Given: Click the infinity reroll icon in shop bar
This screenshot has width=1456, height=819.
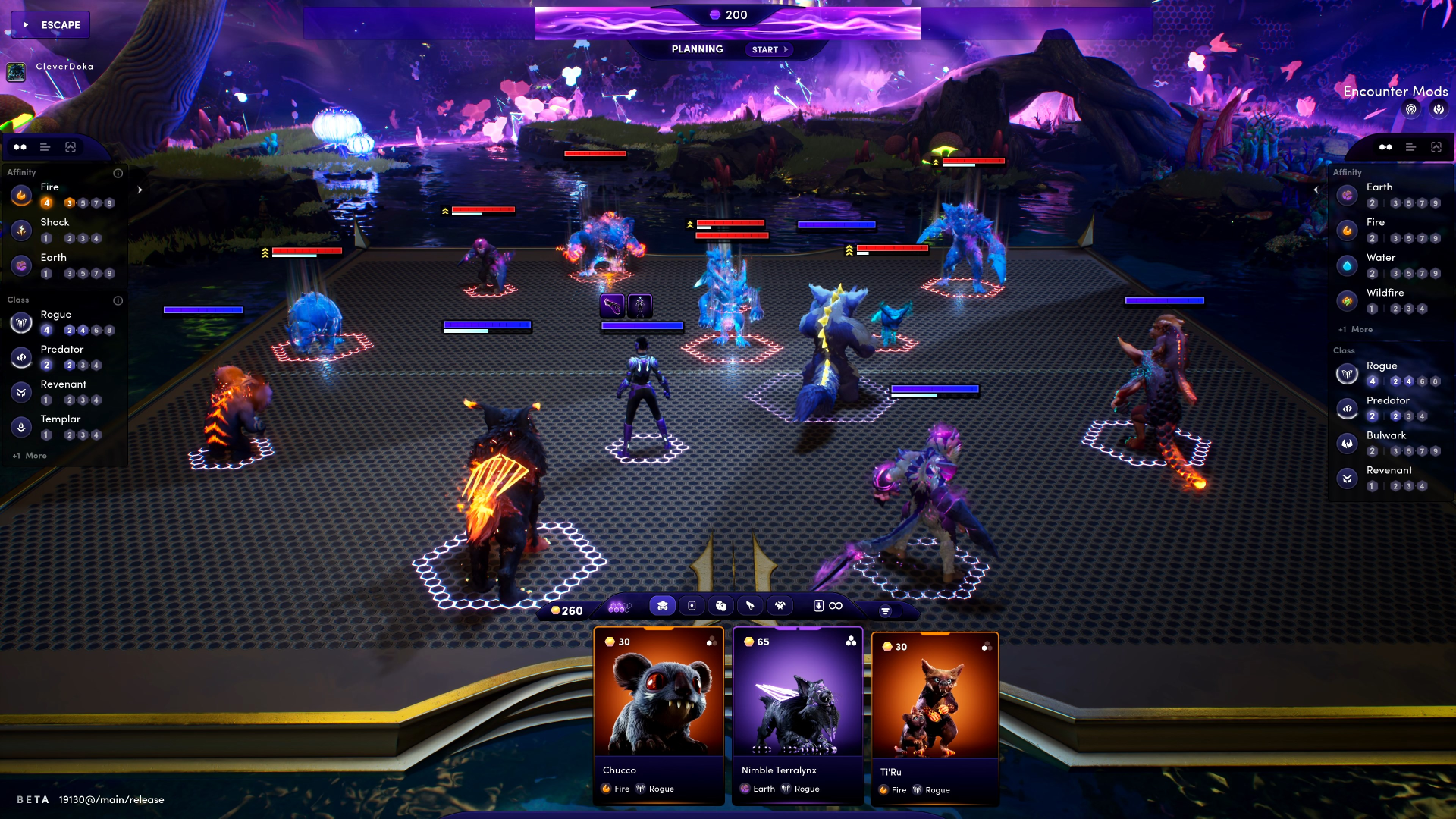Looking at the screenshot, I should (835, 606).
